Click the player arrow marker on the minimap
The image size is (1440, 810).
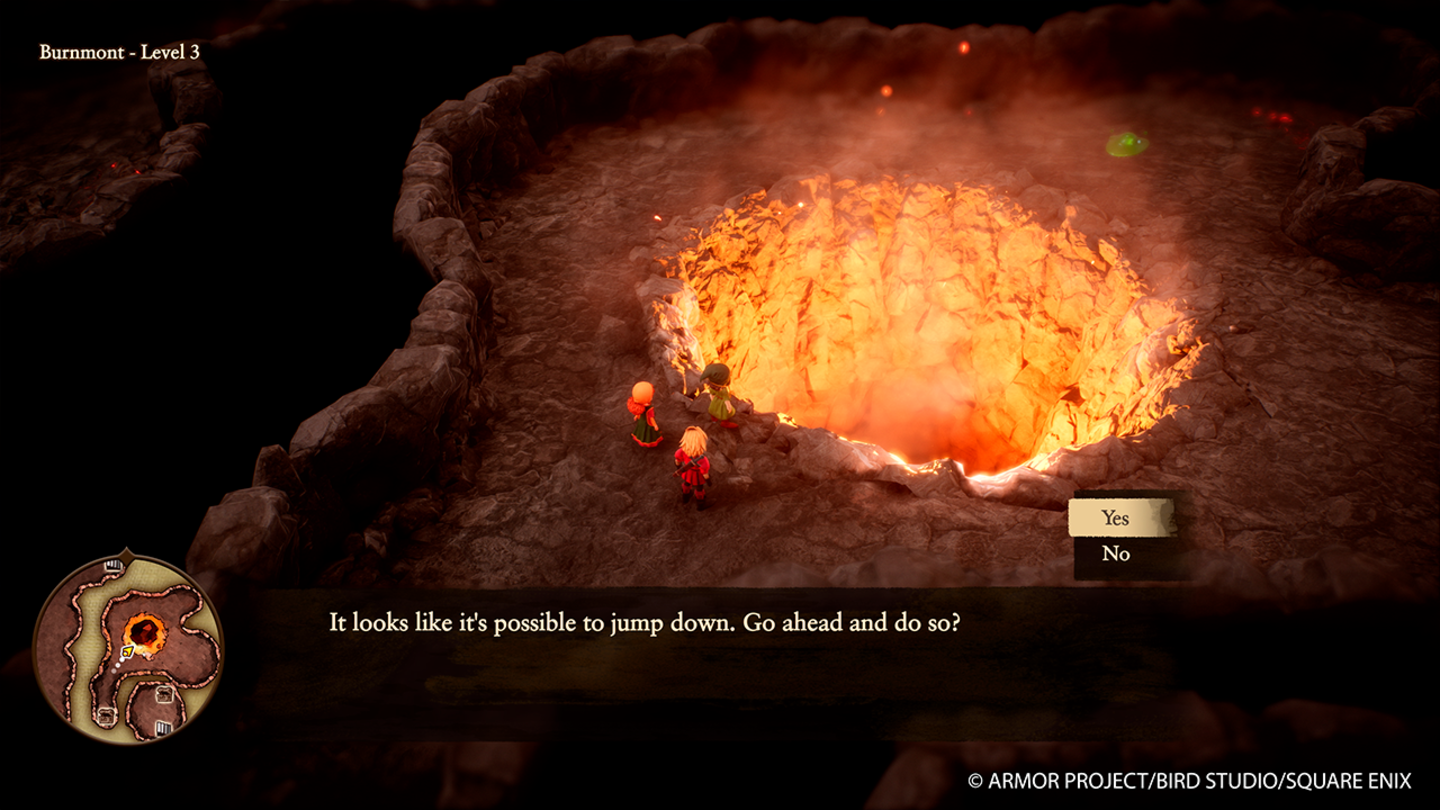(128, 651)
